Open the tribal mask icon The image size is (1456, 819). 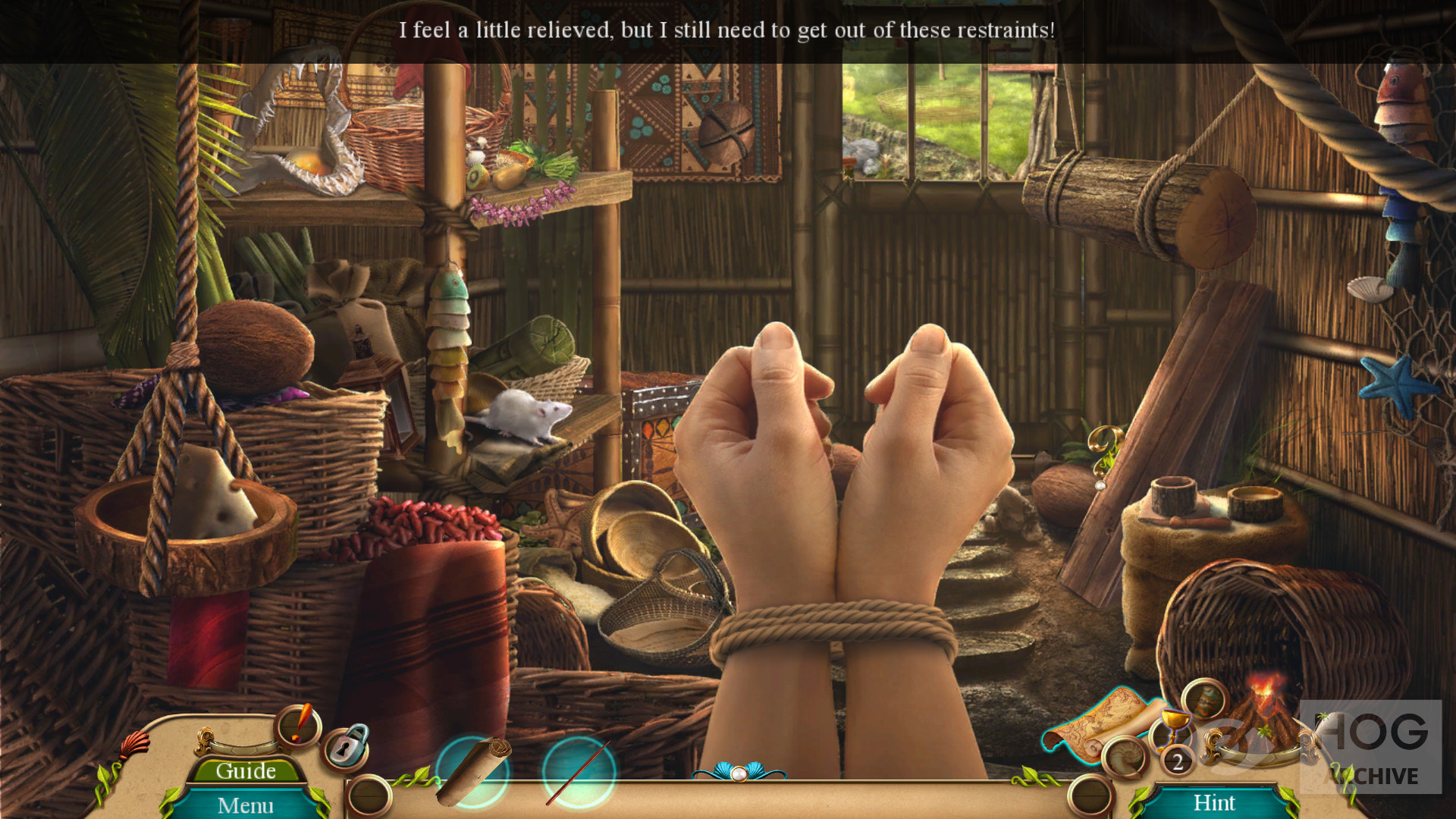point(1204,698)
